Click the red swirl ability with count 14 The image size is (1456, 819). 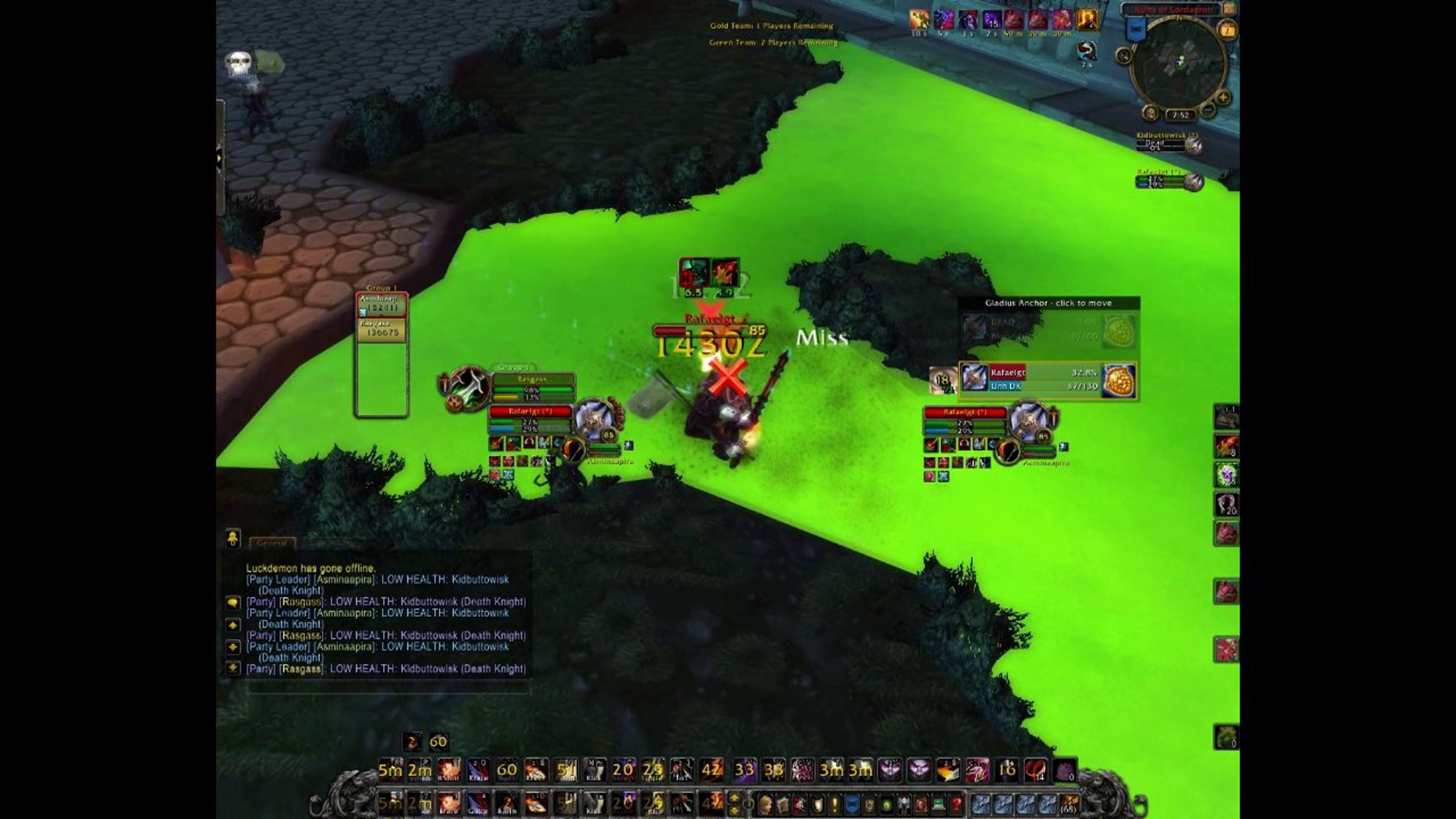click(1035, 770)
